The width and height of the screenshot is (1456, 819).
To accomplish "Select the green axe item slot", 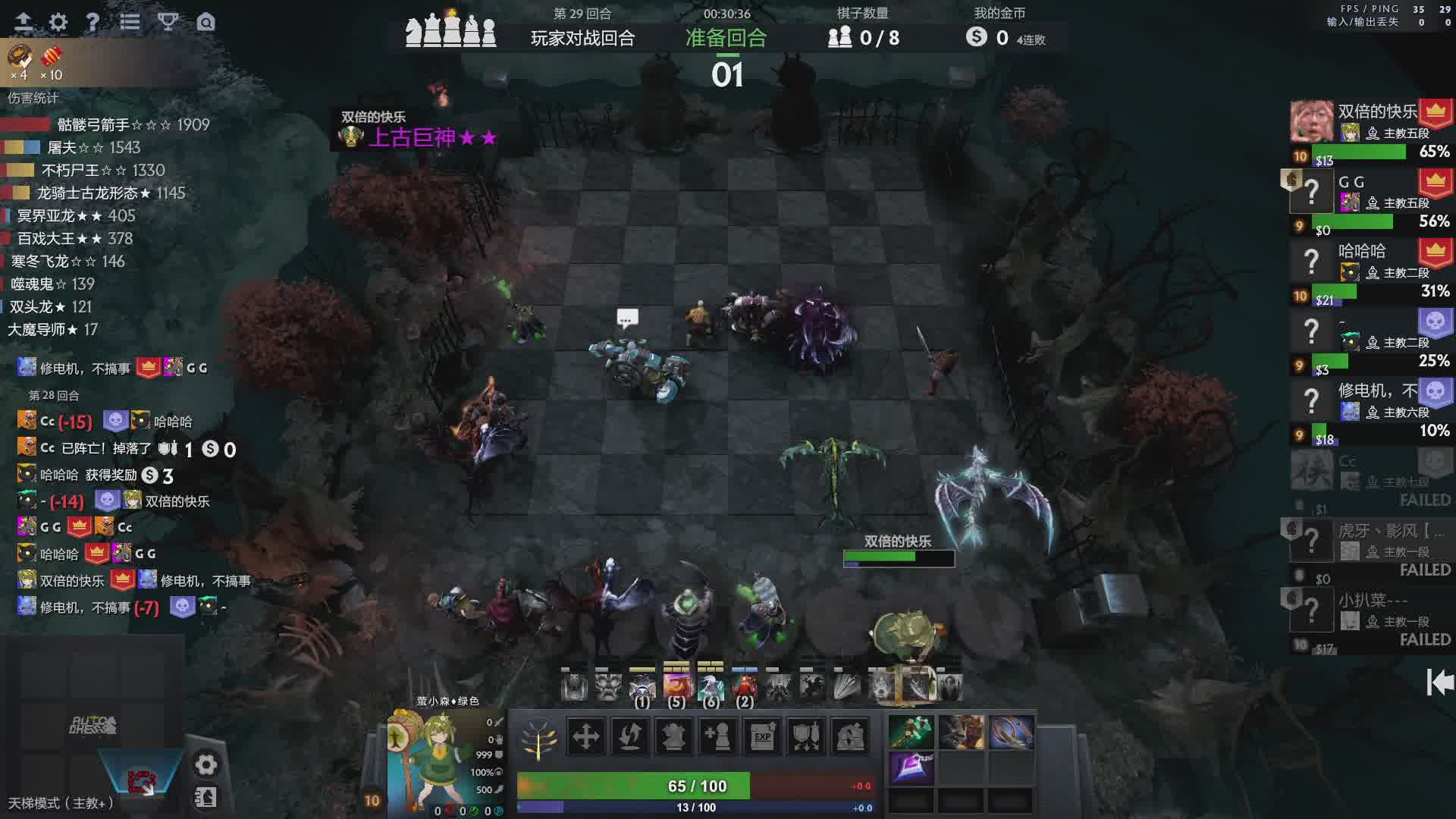I will click(911, 733).
